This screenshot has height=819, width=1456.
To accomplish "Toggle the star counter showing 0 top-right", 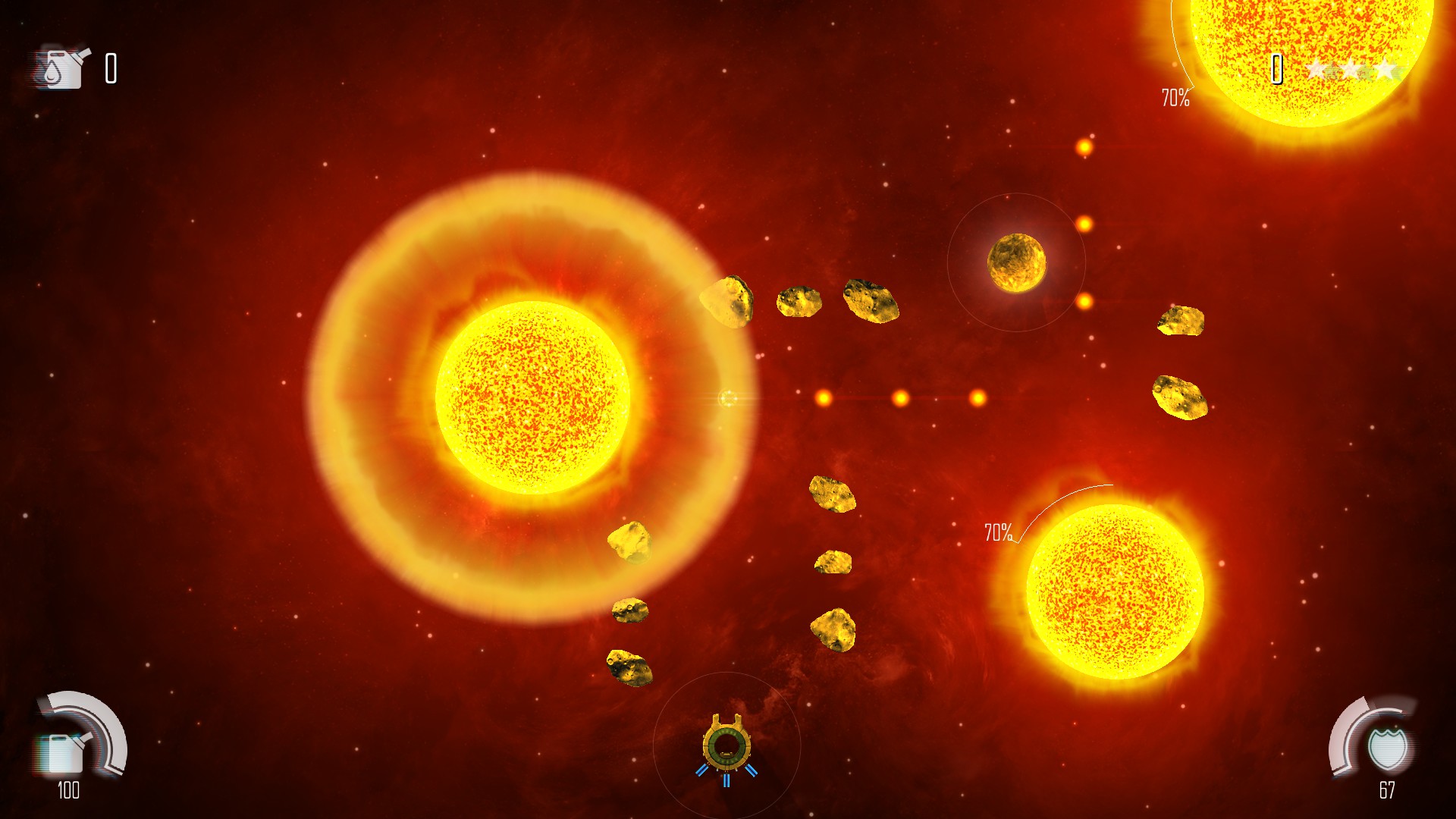I will (x=1276, y=71).
